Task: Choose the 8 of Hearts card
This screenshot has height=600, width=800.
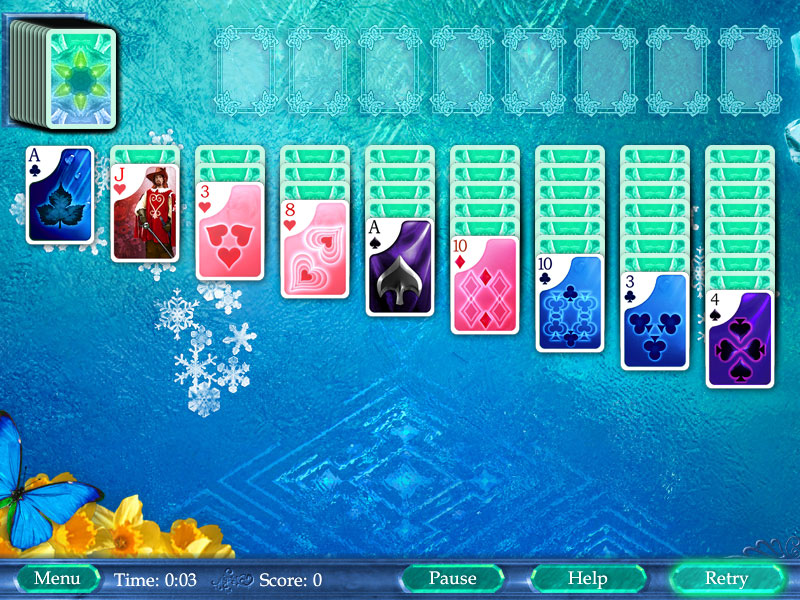Action: coord(314,249)
